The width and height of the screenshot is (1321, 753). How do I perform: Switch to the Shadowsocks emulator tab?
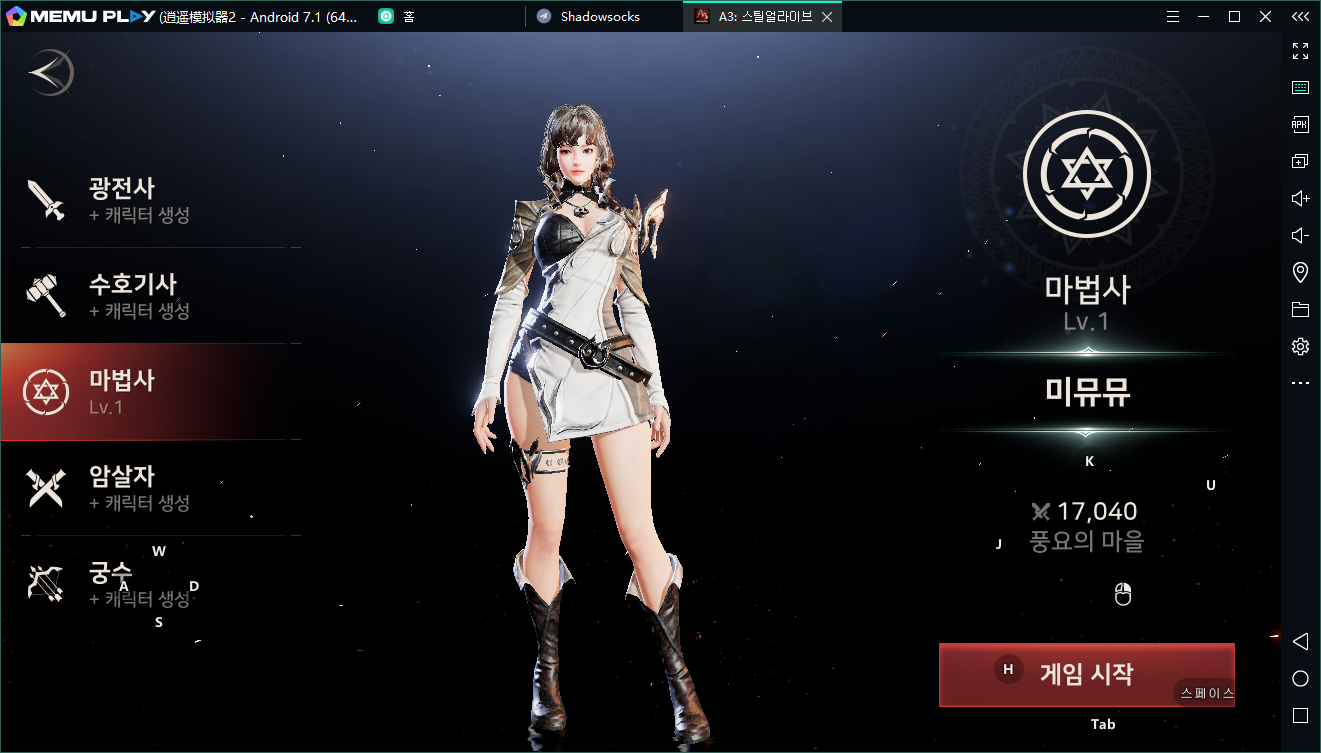[x=600, y=16]
